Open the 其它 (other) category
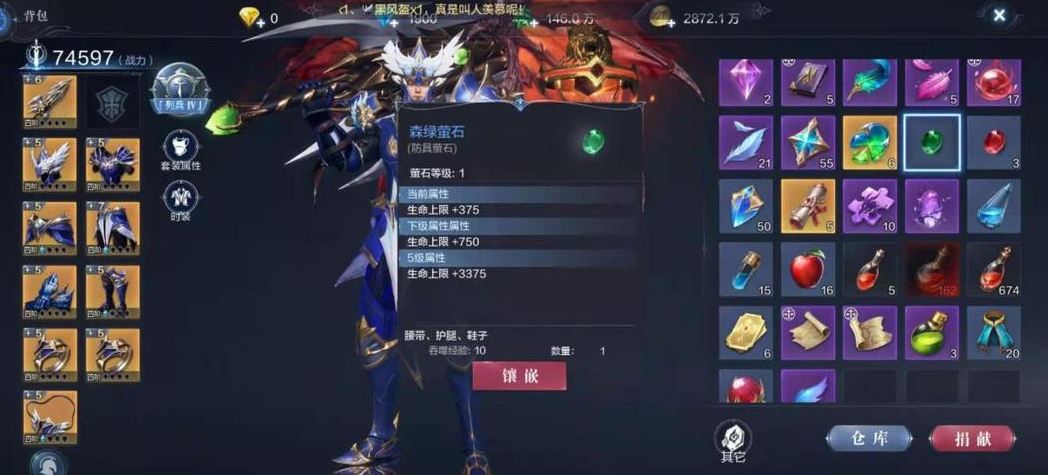Screen dimensions: 1048x475 (732, 440)
